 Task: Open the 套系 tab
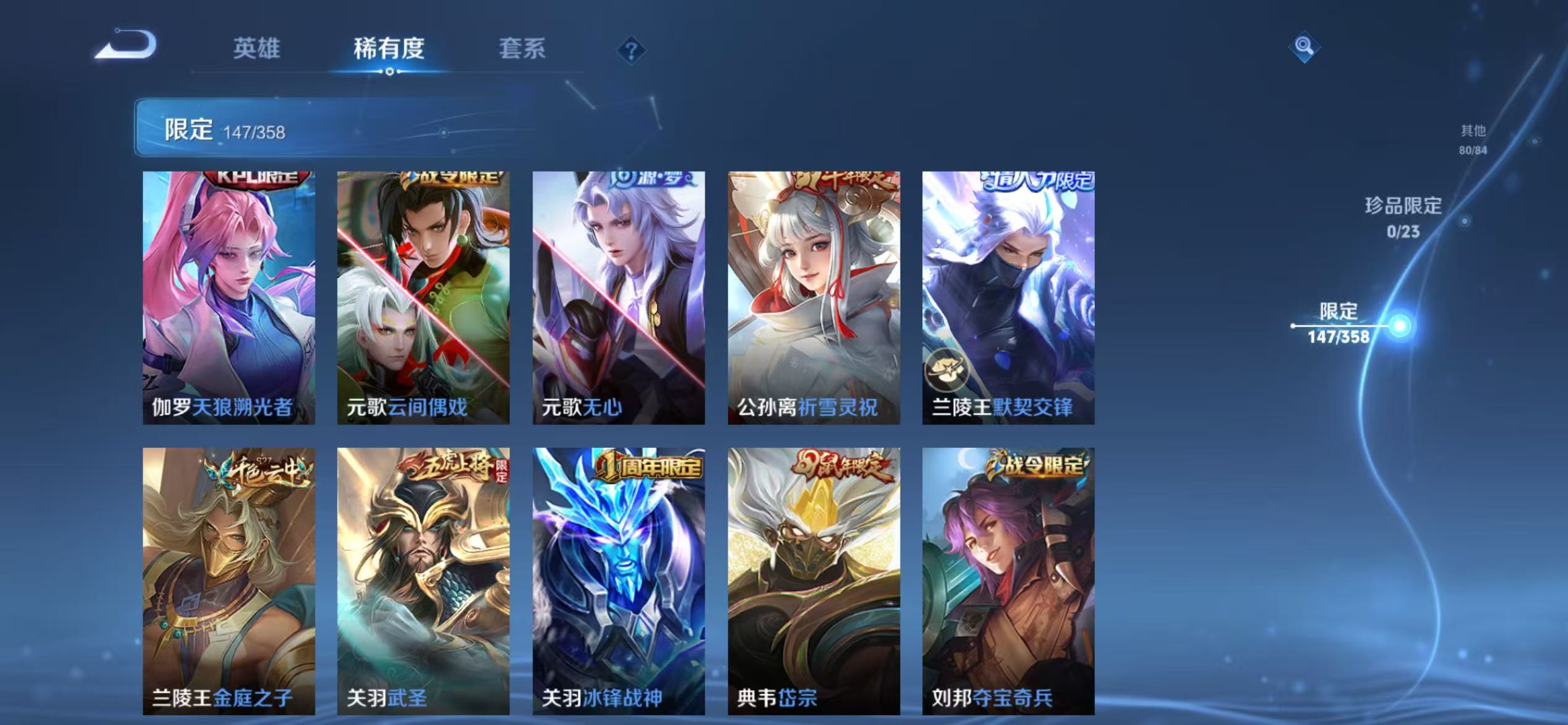pyautogui.click(x=523, y=50)
